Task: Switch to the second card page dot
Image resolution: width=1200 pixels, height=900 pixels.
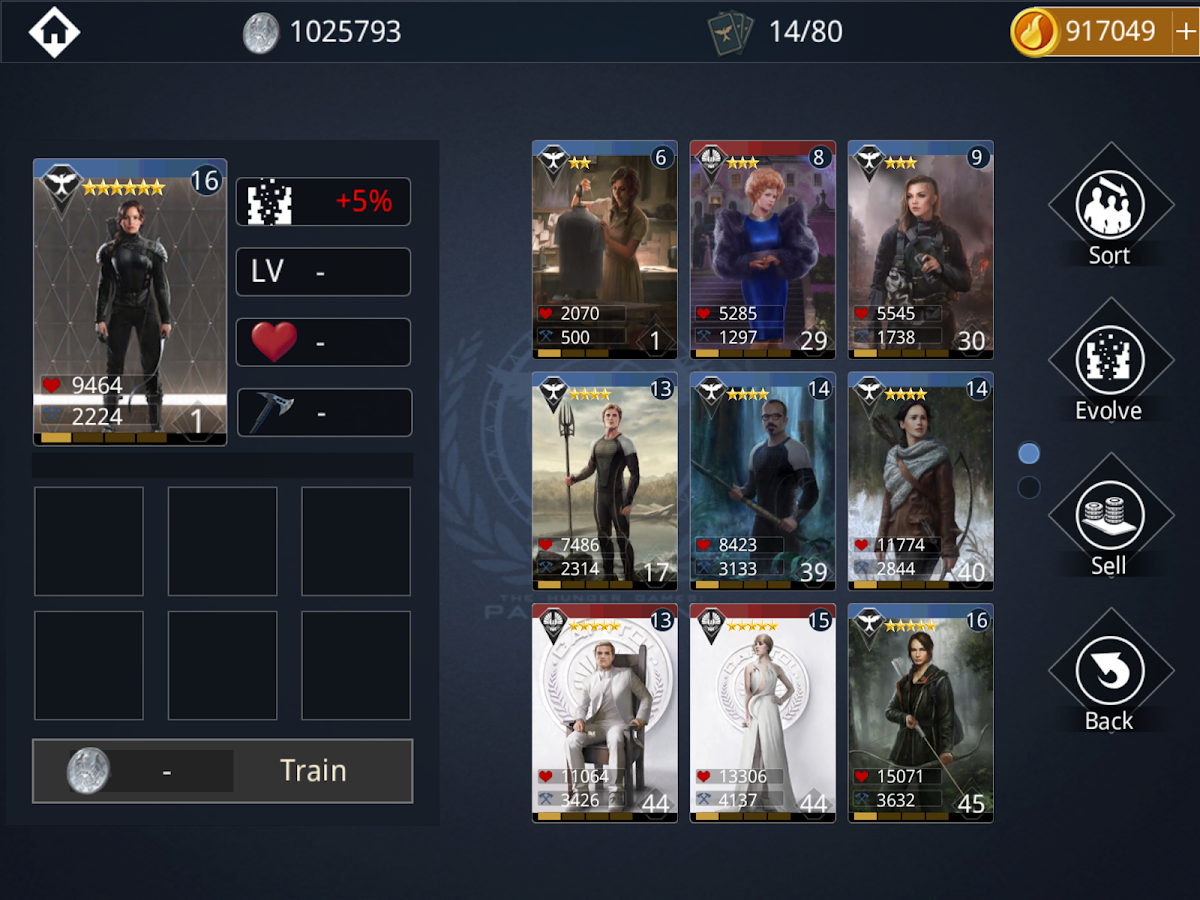Action: point(1028,488)
